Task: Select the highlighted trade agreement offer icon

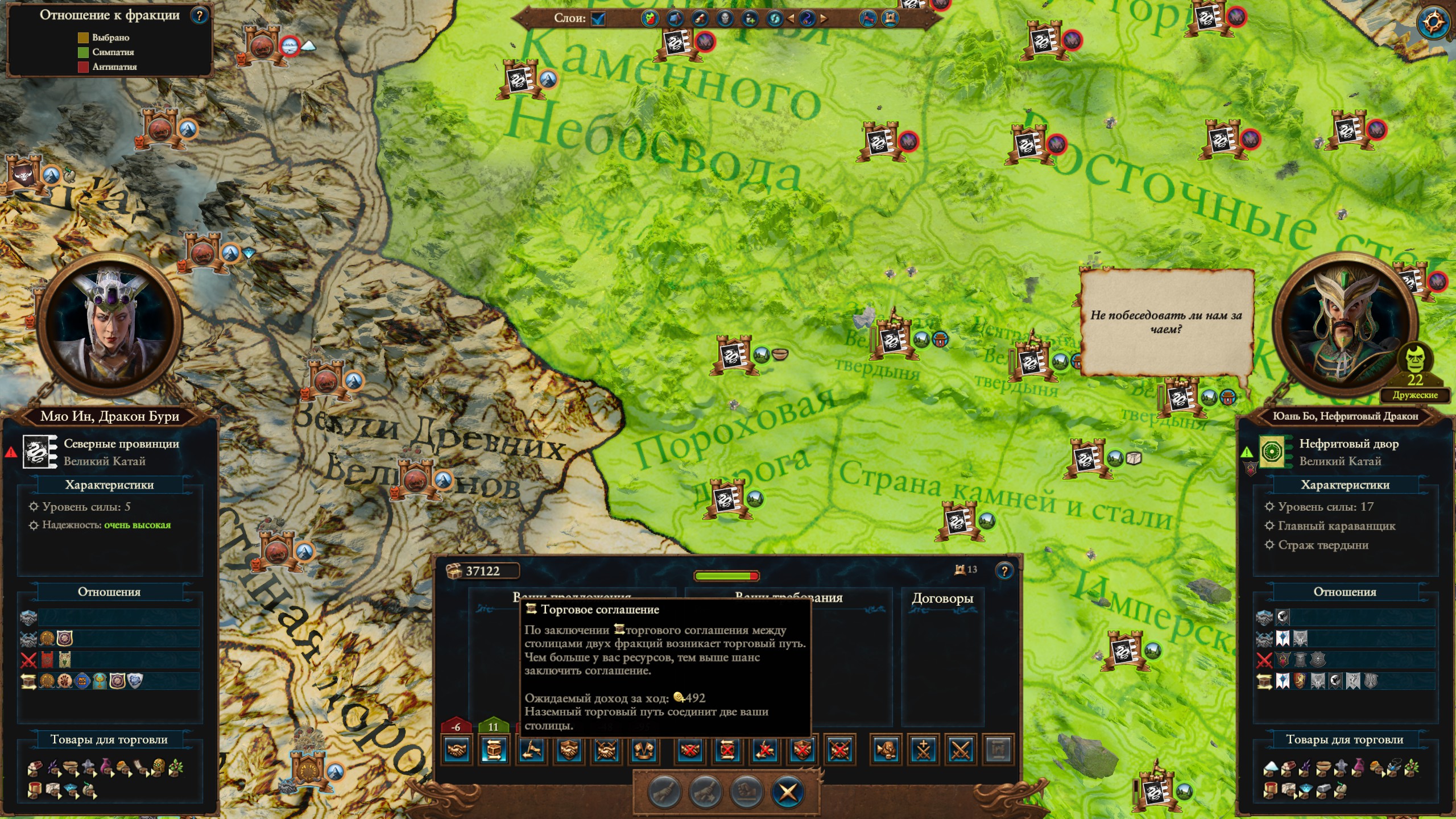Action: [x=494, y=750]
